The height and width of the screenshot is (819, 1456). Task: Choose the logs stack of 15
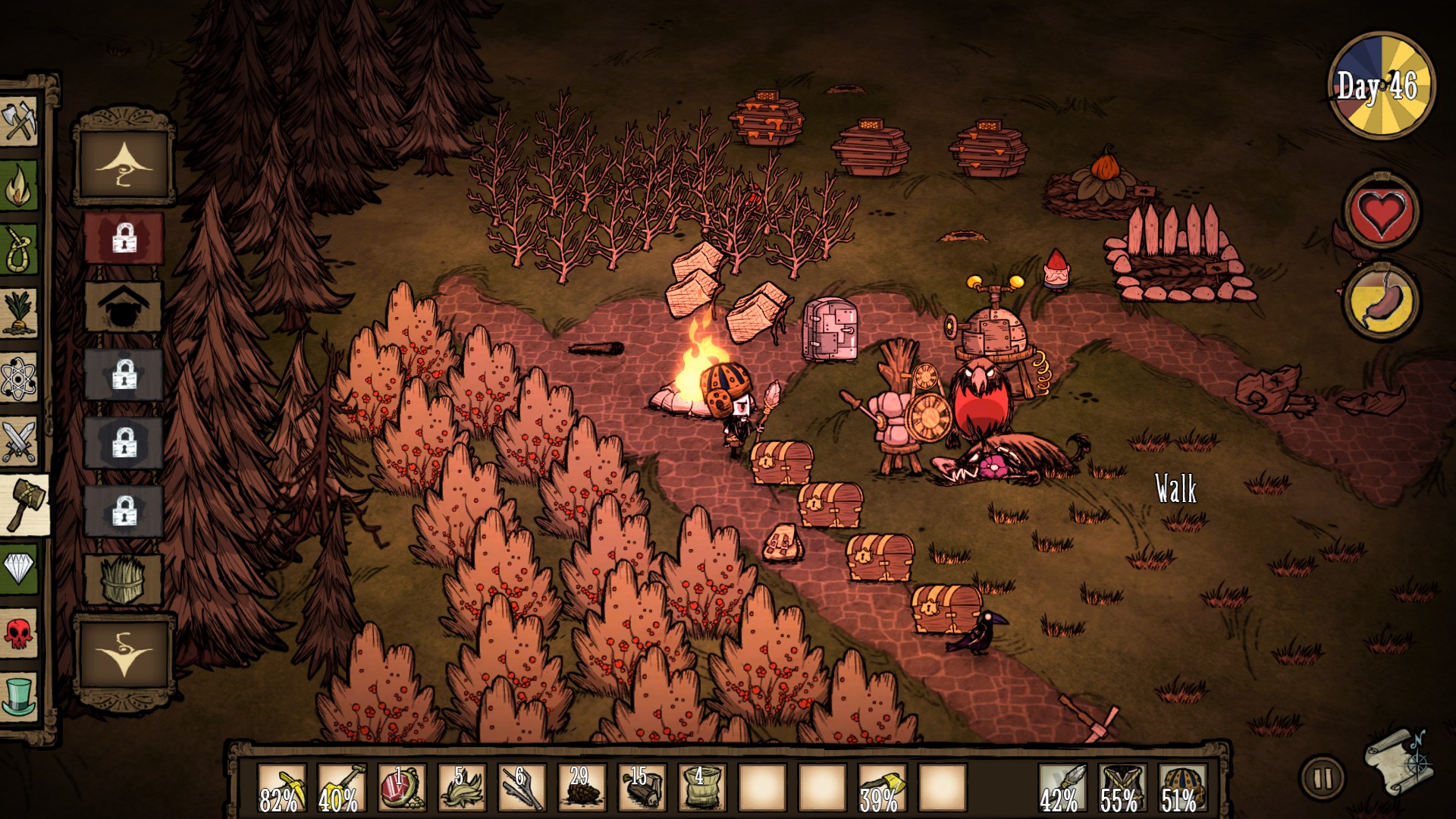pyautogui.click(x=642, y=789)
